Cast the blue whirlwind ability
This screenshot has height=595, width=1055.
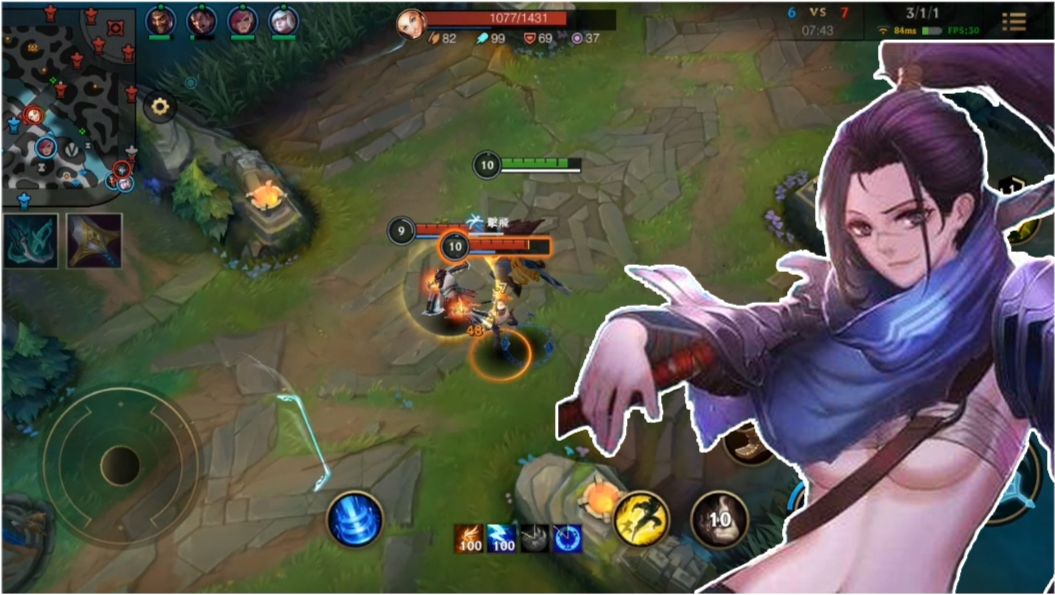354,520
